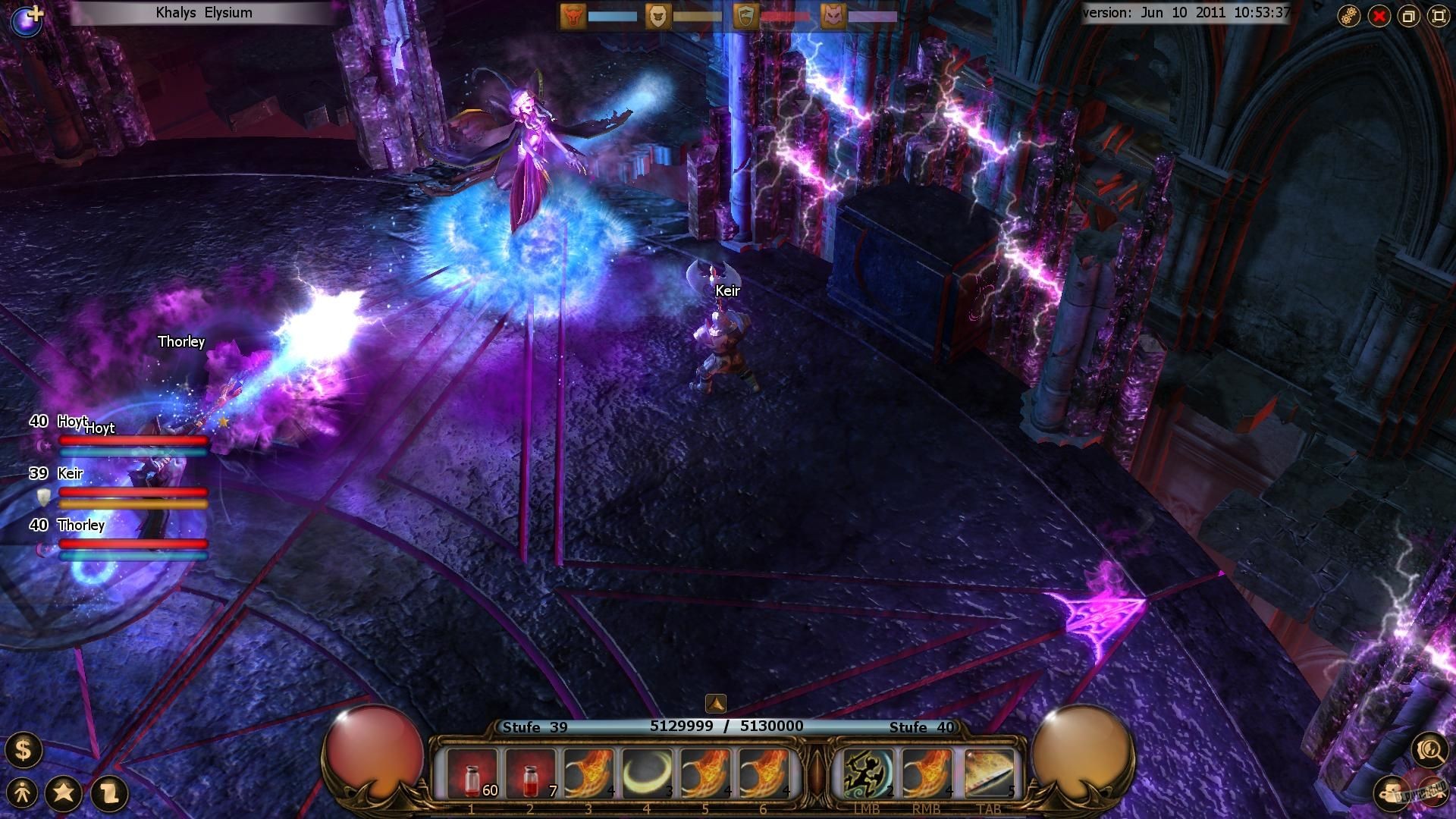Cast the fireball skill in slot 3
This screenshot has width=1456, height=819.
tap(590, 771)
